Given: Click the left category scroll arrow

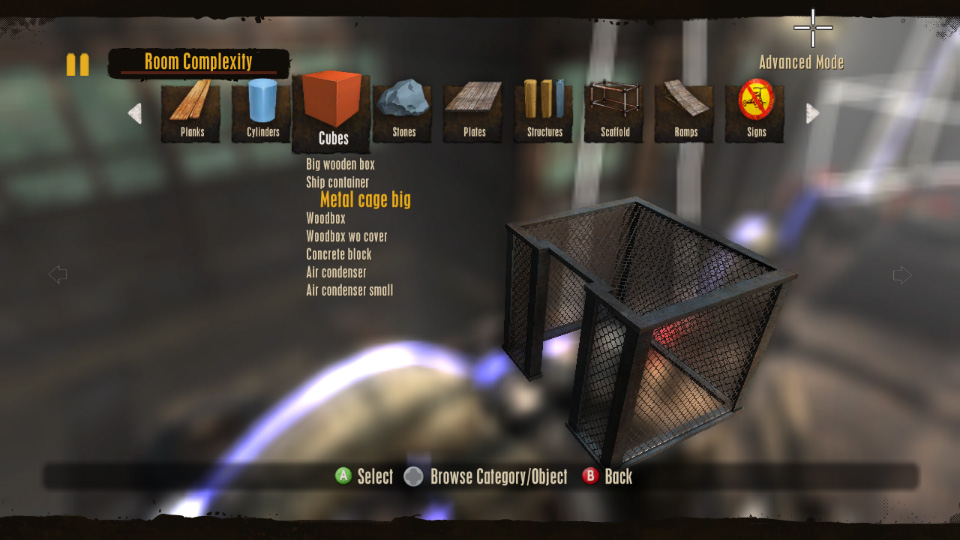Looking at the screenshot, I should point(135,113).
